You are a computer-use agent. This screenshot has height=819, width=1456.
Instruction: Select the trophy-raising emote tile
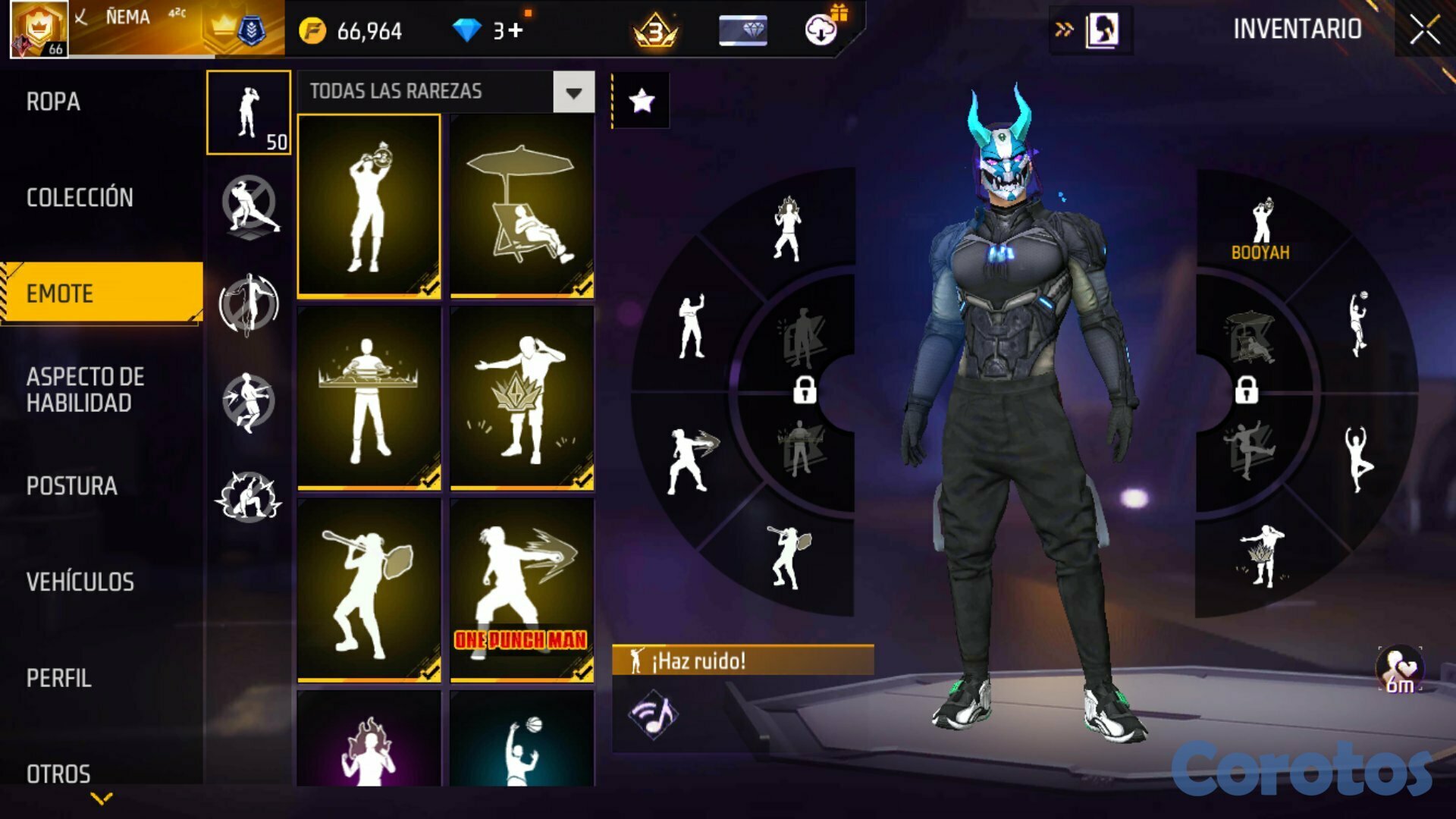coord(369,205)
